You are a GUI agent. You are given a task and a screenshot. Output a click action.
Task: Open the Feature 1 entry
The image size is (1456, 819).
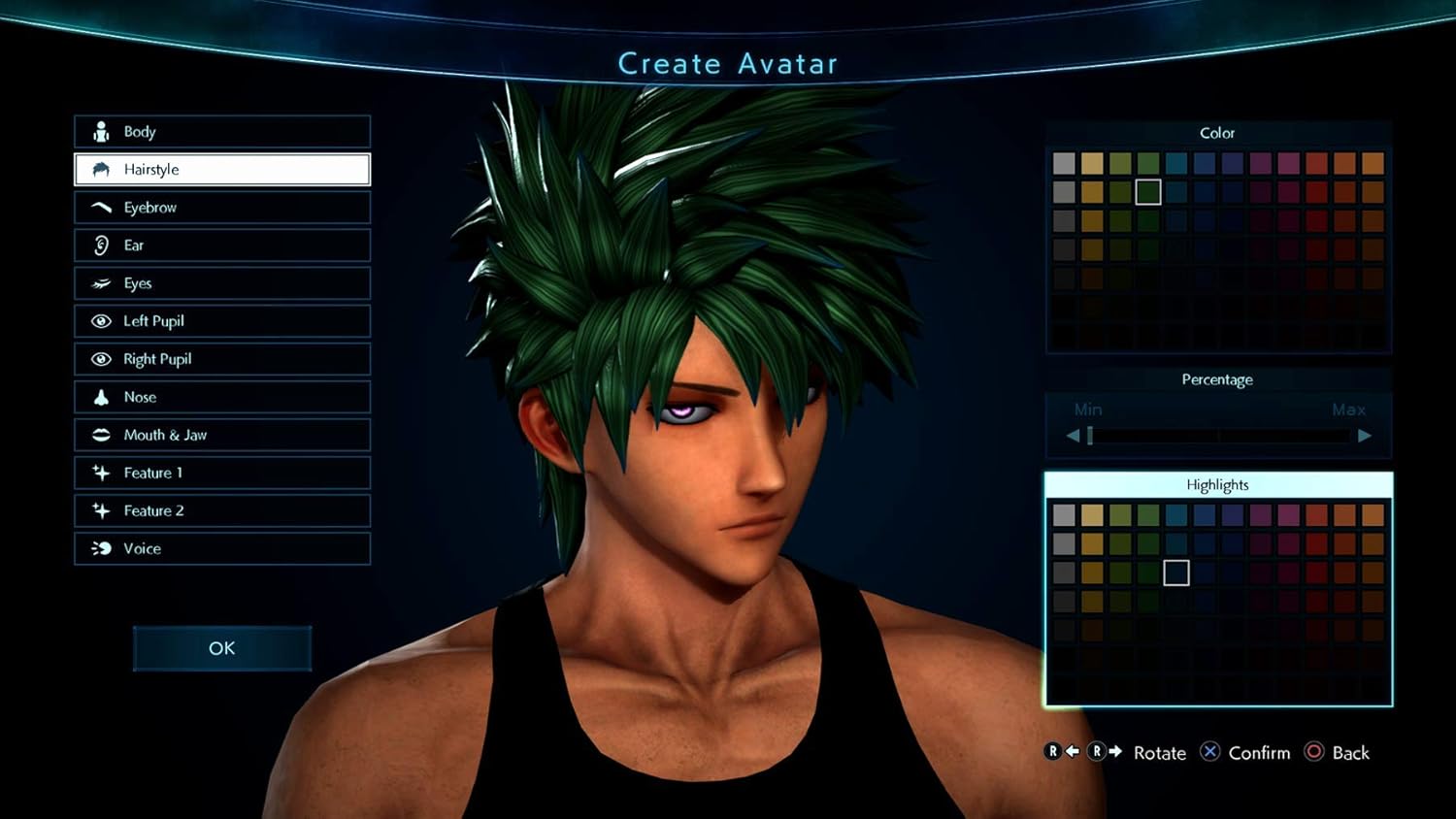[222, 473]
